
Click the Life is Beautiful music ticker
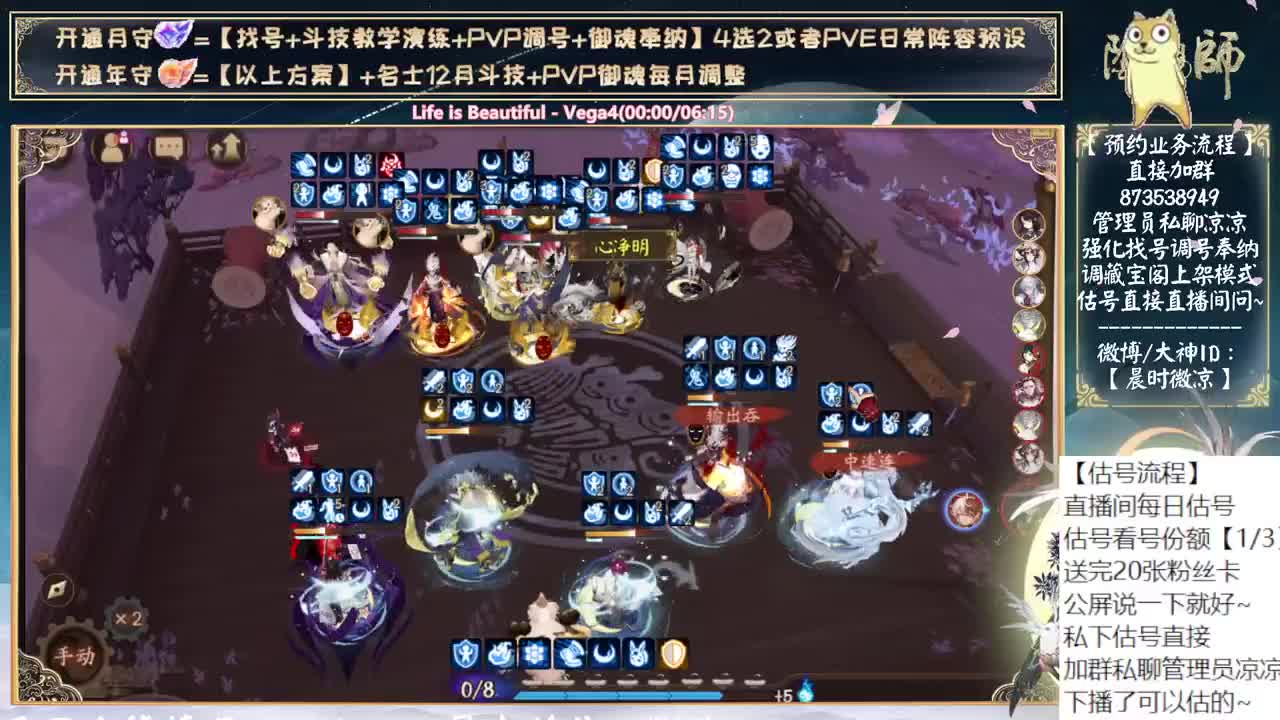point(570,114)
